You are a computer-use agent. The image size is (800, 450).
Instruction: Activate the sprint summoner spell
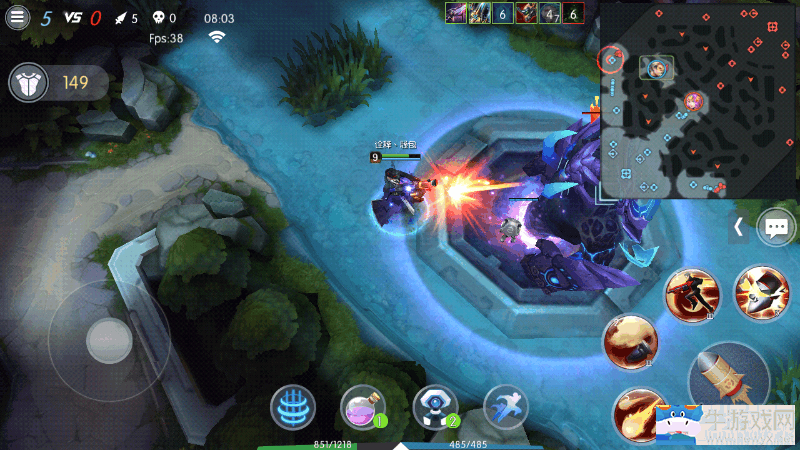coord(505,408)
